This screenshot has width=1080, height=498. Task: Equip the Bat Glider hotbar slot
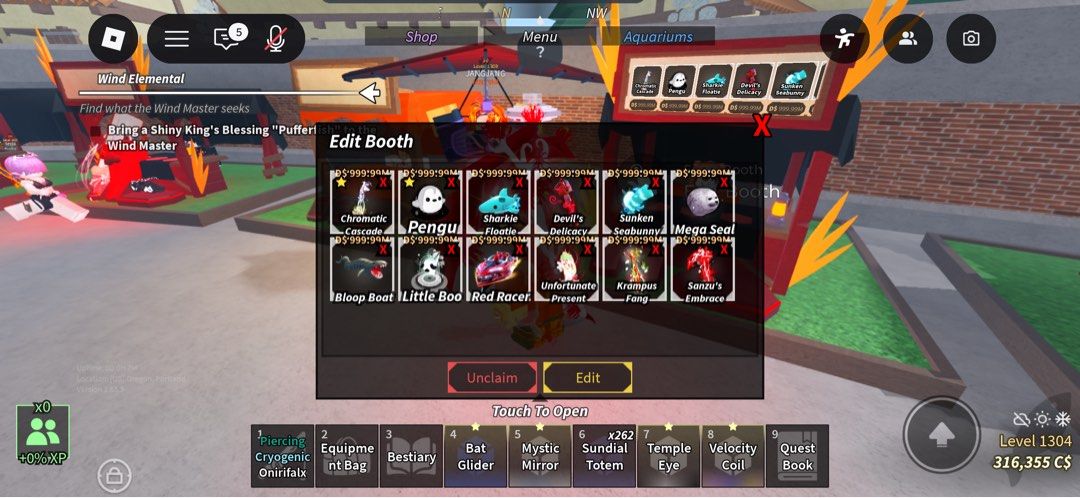click(x=475, y=457)
